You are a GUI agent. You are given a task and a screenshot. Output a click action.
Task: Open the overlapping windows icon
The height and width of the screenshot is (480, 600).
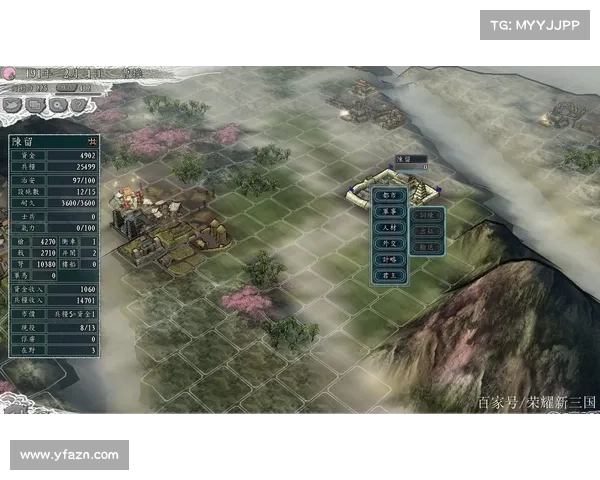(36, 103)
